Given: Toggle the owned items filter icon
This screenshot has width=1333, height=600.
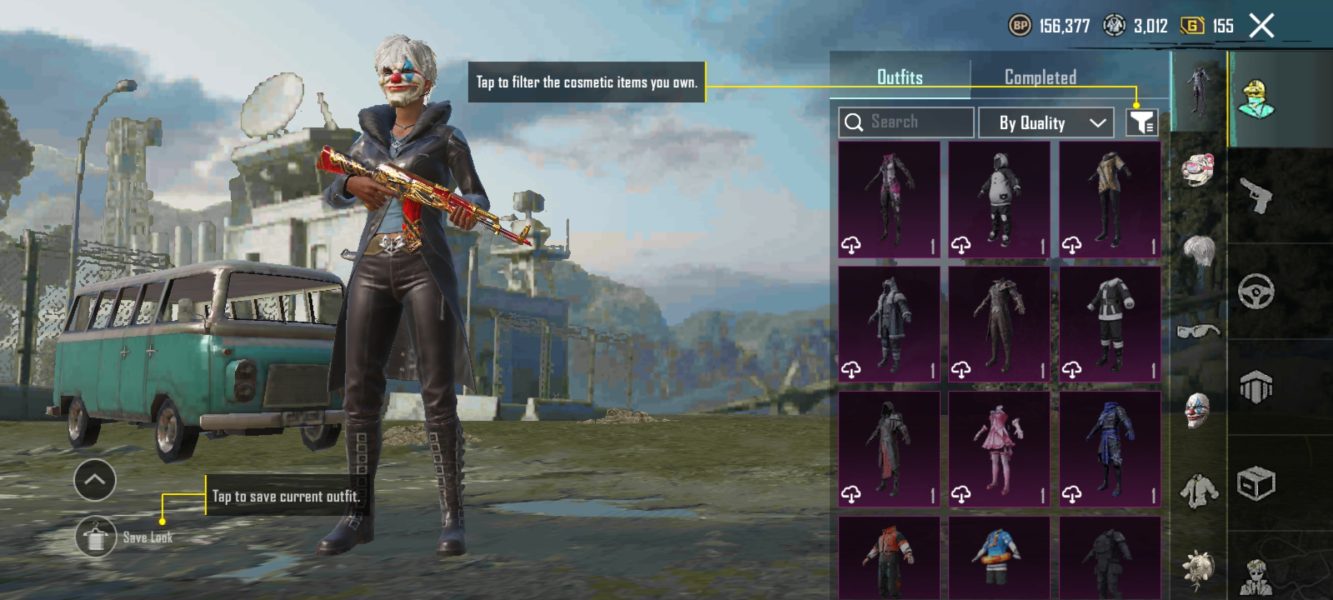Looking at the screenshot, I should pos(1142,123).
